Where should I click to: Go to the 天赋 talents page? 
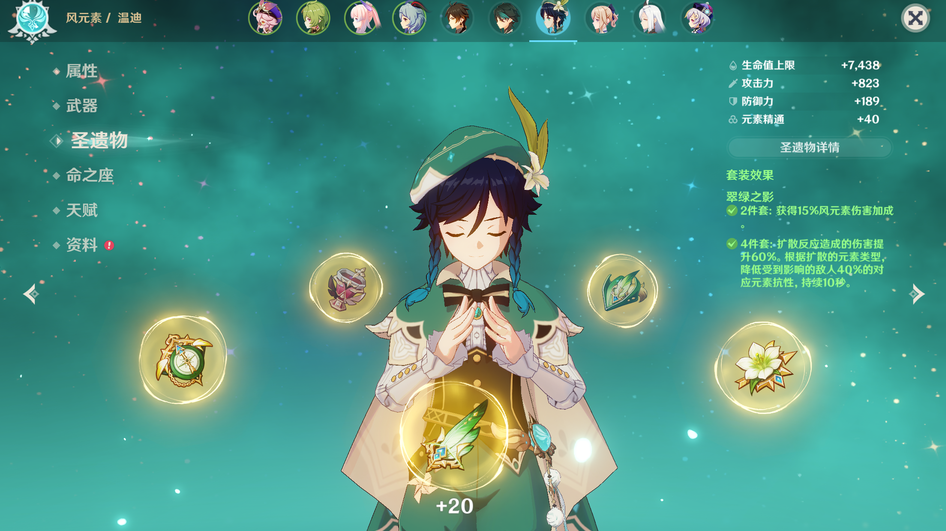tap(81, 211)
